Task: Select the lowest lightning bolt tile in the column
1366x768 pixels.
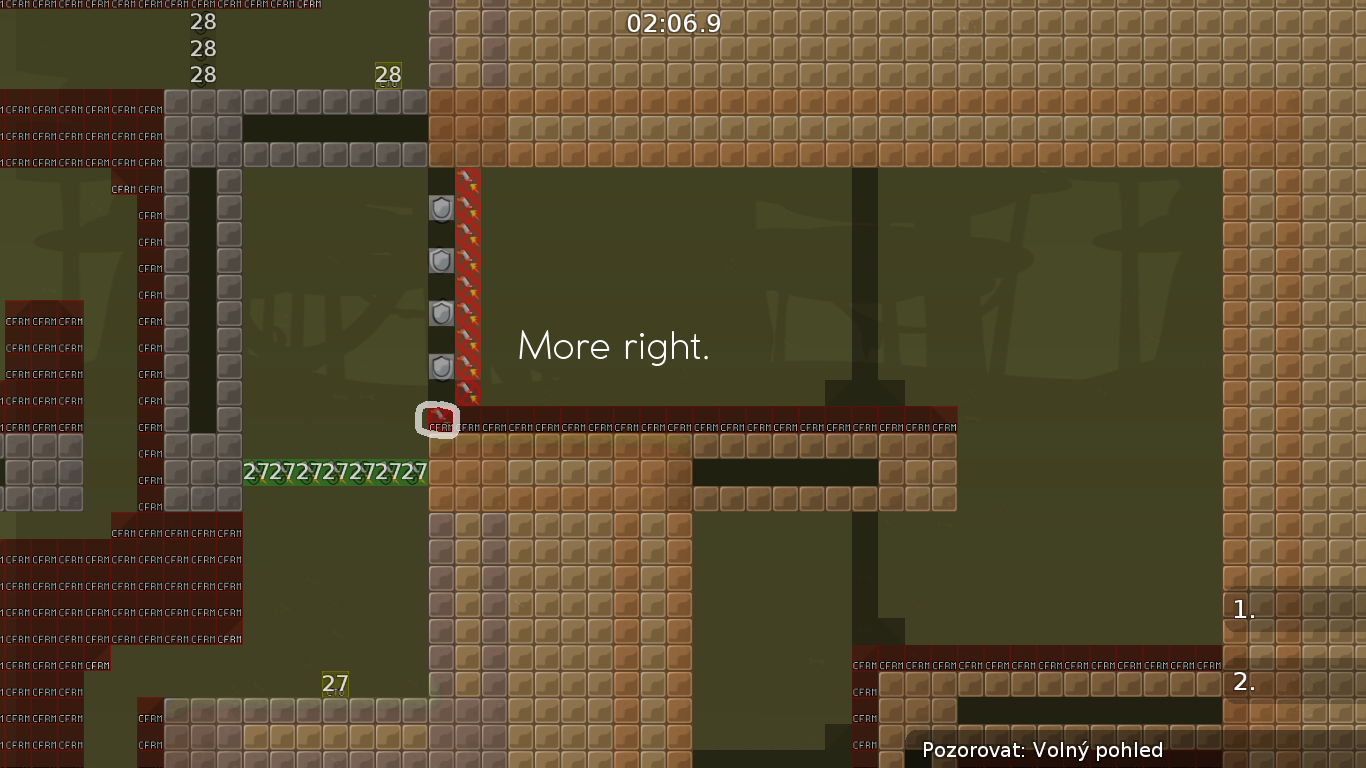Action: (x=467, y=393)
